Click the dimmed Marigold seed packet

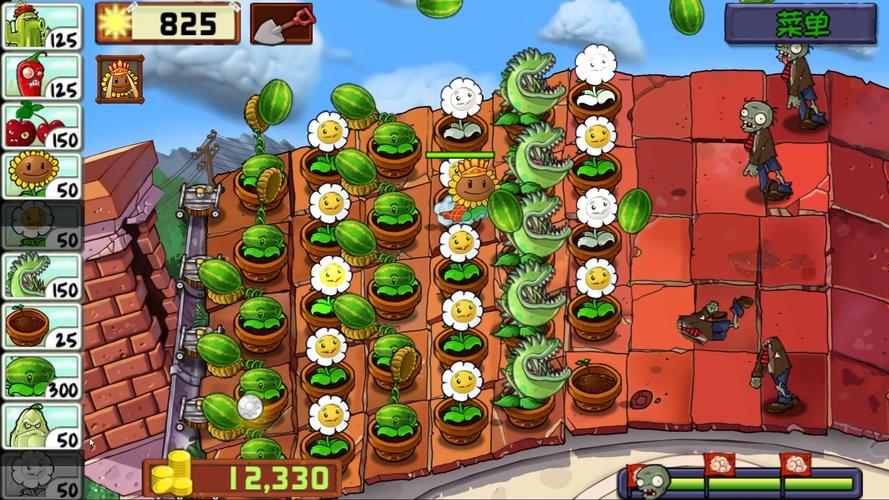pos(42,226)
